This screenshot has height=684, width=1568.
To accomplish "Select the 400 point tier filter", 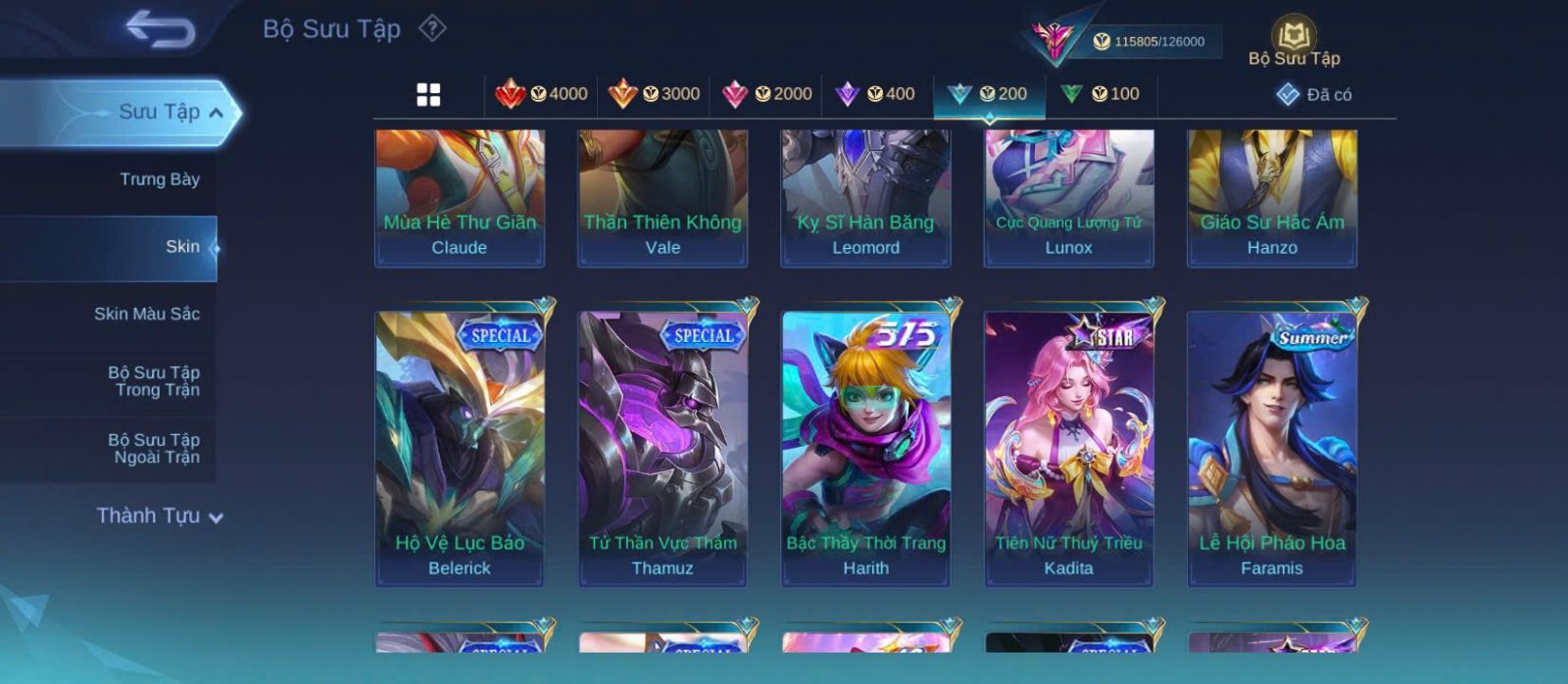I will [x=875, y=94].
